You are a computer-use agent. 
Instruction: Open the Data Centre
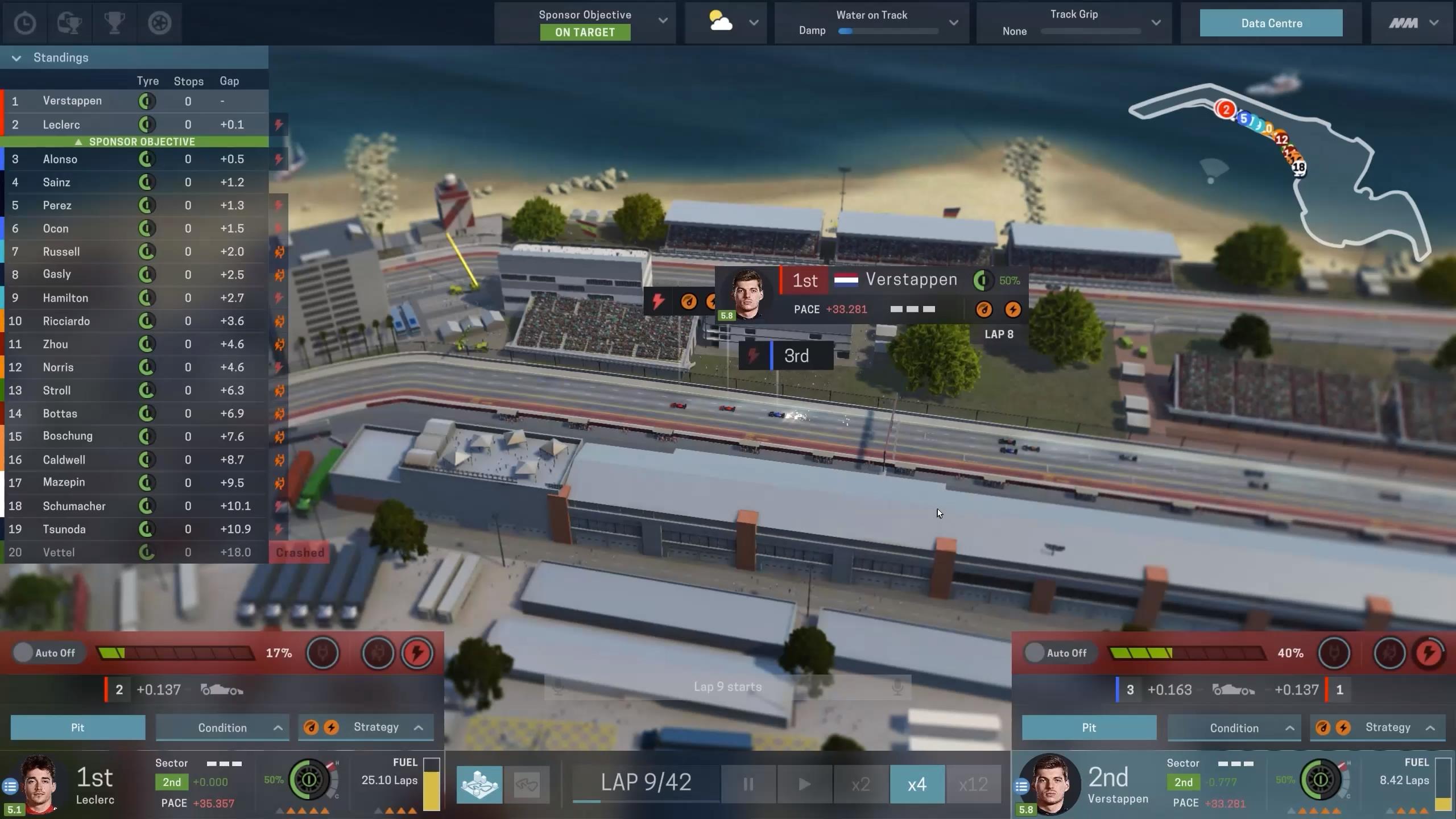(x=1271, y=23)
